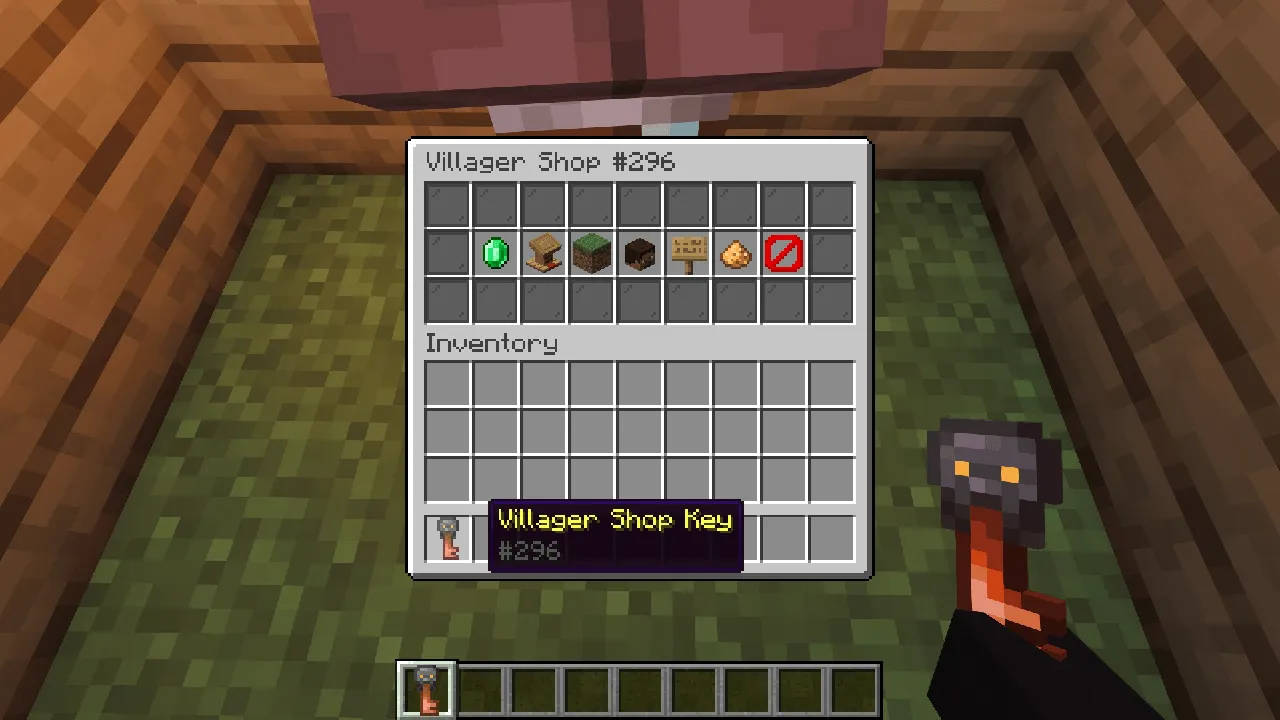The height and width of the screenshot is (720, 1280).
Task: Click the Villager Shop #296 title text
Action: click(x=550, y=162)
